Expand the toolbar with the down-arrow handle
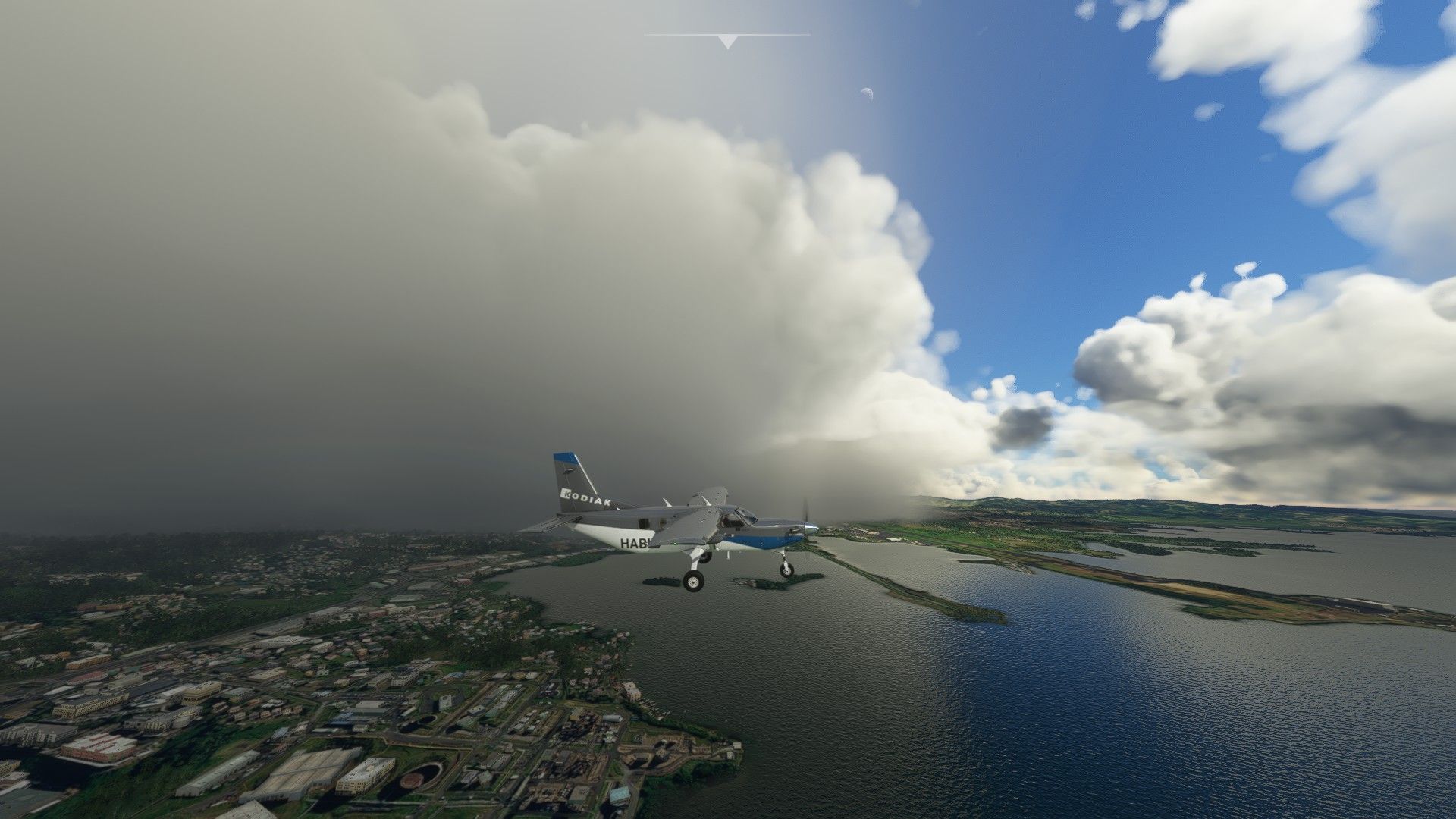Viewport: 1456px width, 819px height. pyautogui.click(x=727, y=42)
